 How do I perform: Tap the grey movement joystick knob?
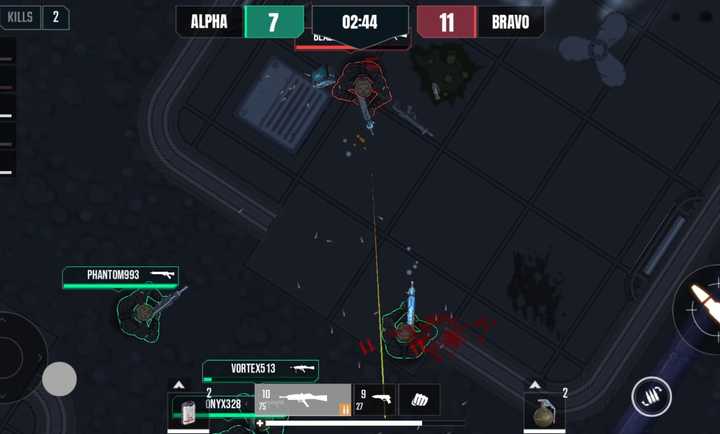59,378
